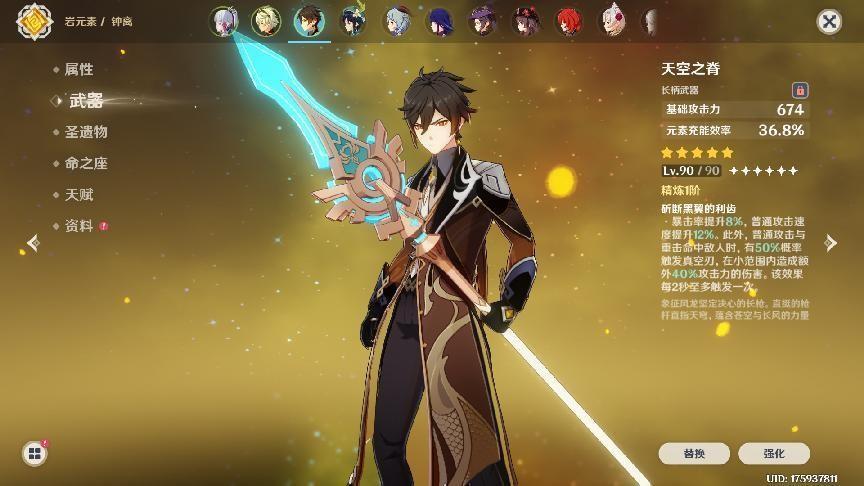Go to the previous character with left arrow
Viewport: 864px width, 486px height.
tap(33, 243)
